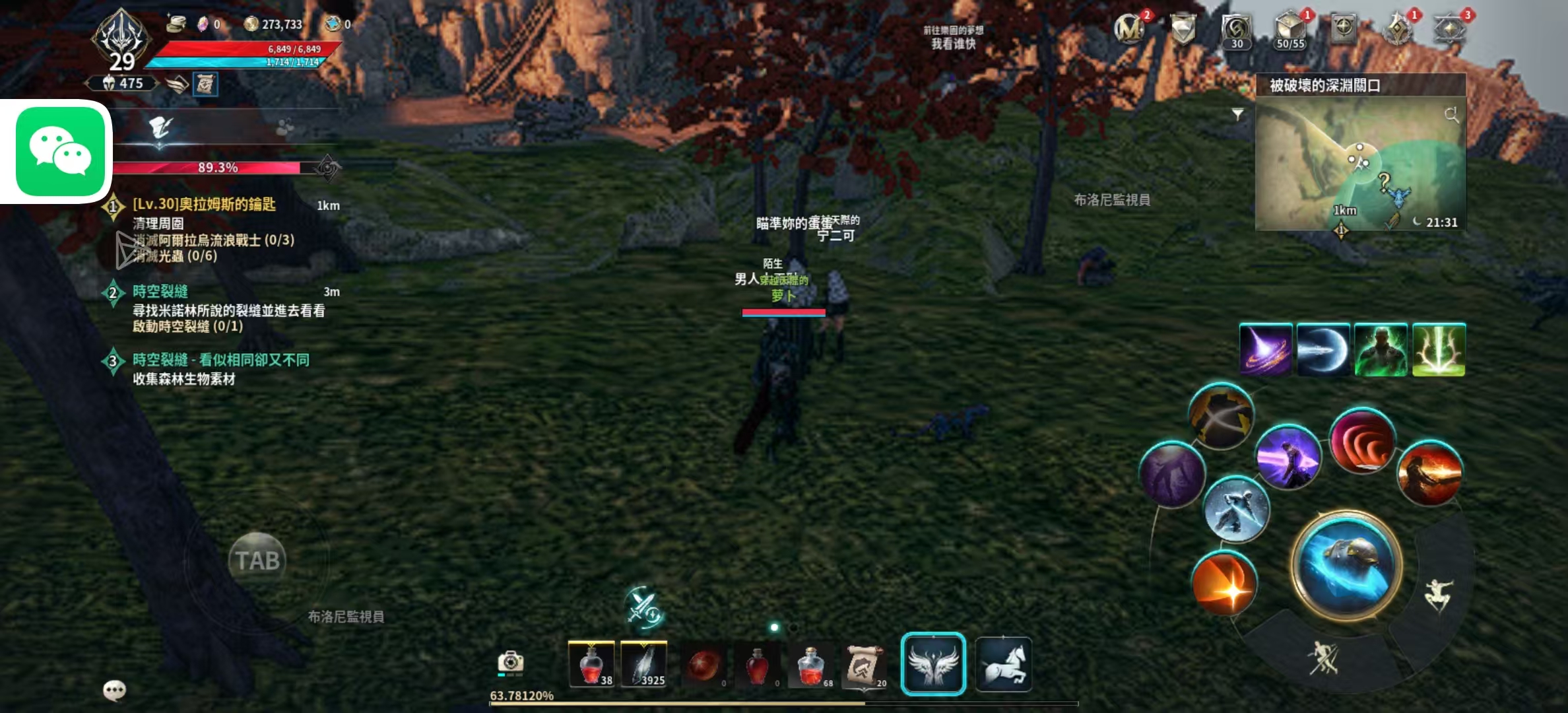Viewport: 1568px width, 713px height.
Task: Open the inventory cube showing 50/55
Action: tap(1290, 30)
